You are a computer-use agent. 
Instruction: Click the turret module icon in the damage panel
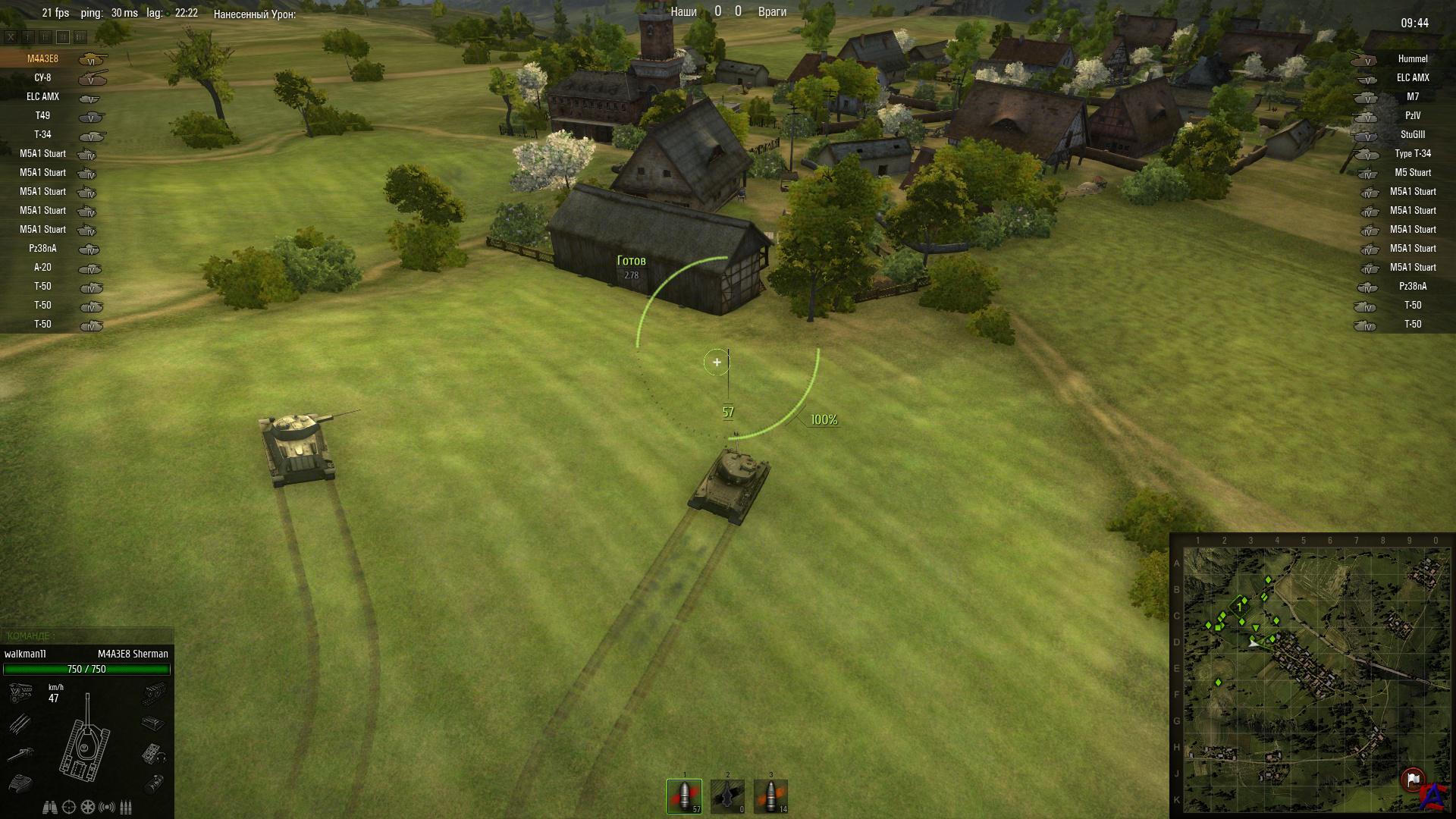(x=20, y=782)
